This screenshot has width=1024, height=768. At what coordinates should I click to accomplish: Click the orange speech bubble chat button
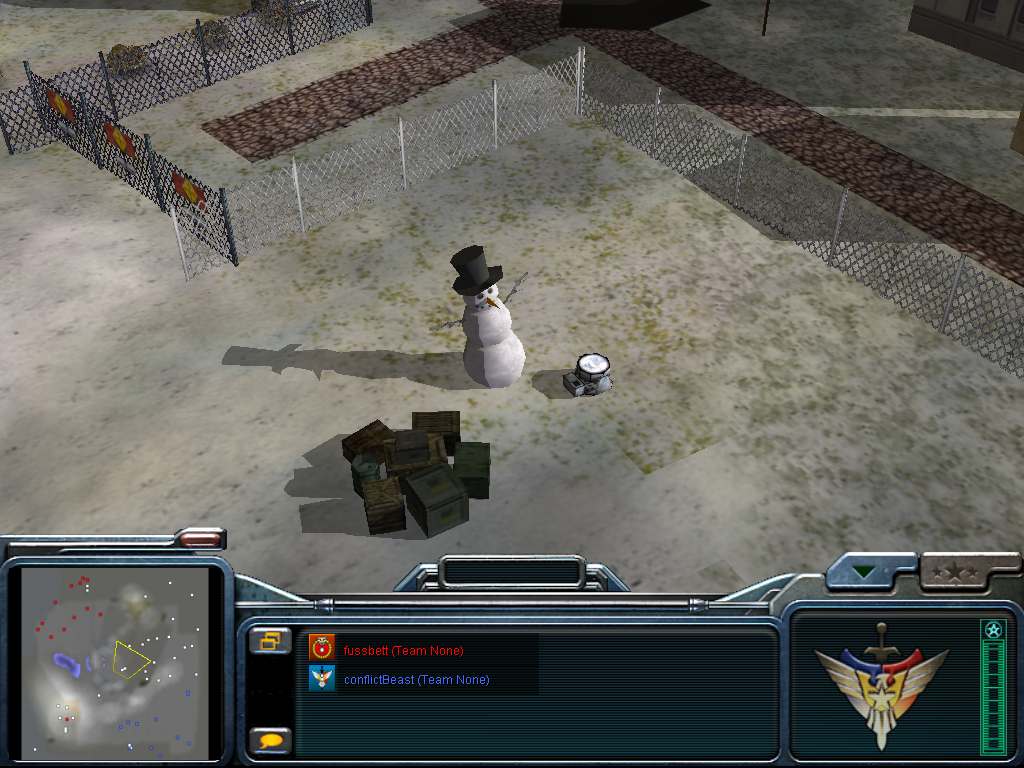click(270, 741)
